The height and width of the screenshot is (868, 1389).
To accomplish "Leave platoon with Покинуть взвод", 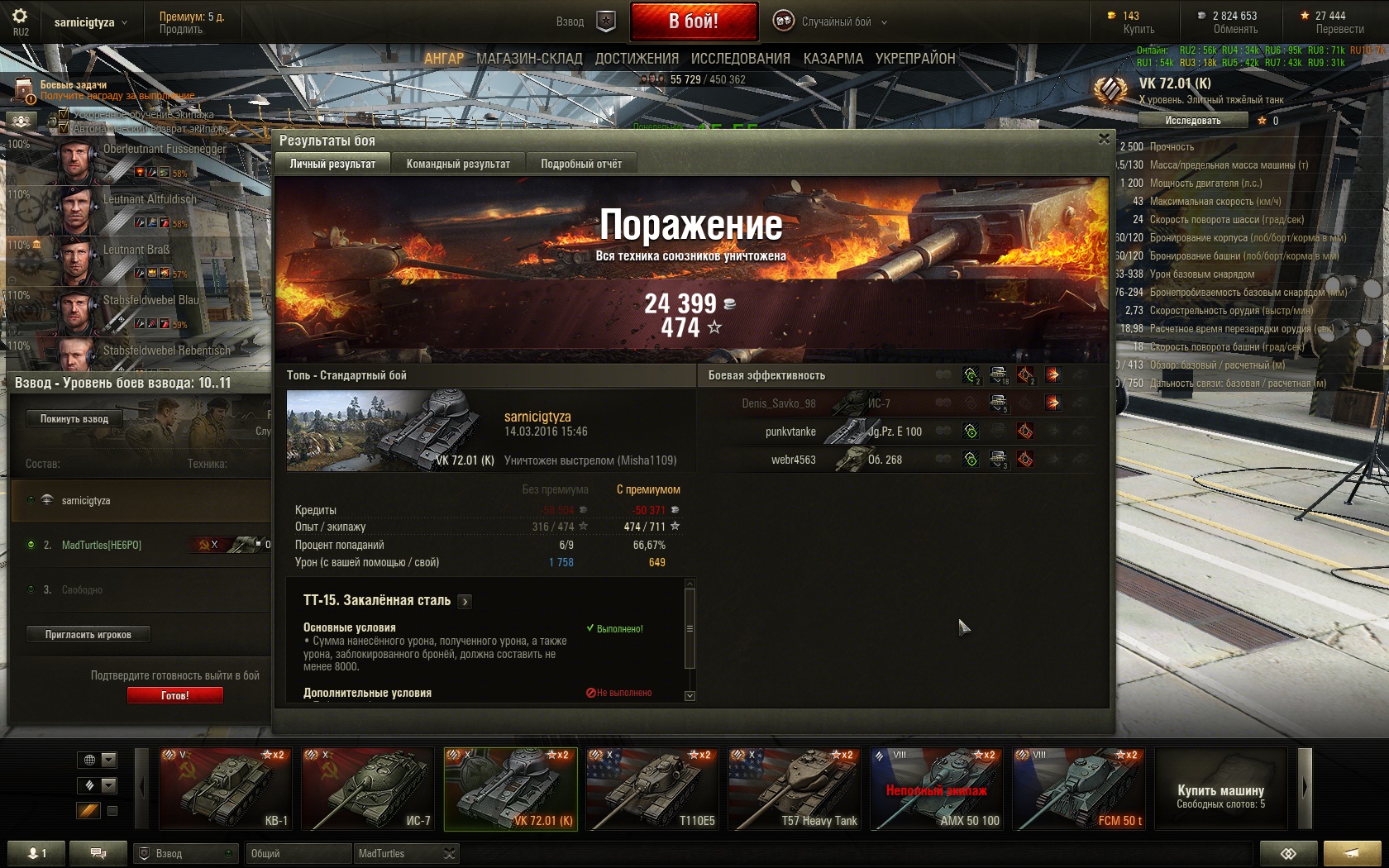I will click(74, 418).
